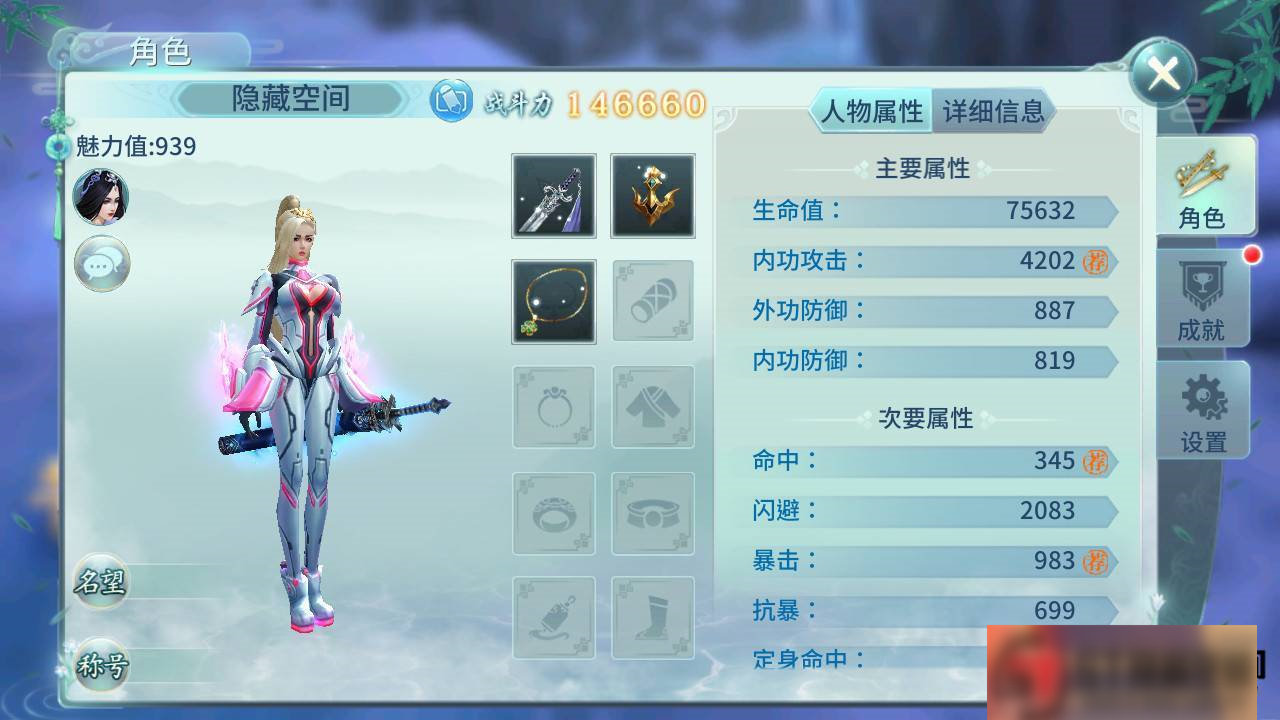Click the equipped helmet slot
Image resolution: width=1280 pixels, height=720 pixels.
pyautogui.click(x=653, y=195)
